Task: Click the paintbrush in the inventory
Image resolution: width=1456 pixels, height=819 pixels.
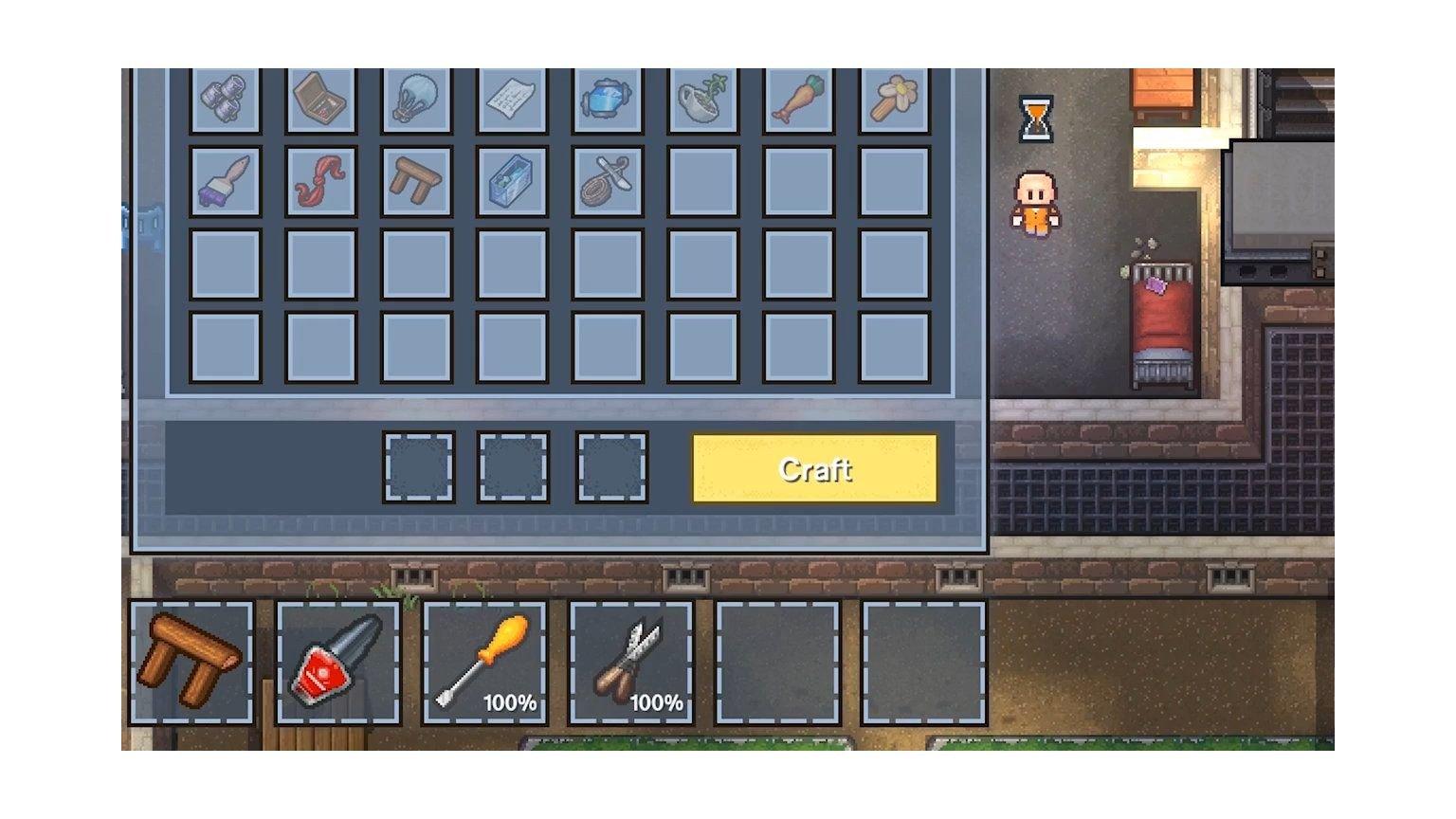Action: (x=225, y=181)
